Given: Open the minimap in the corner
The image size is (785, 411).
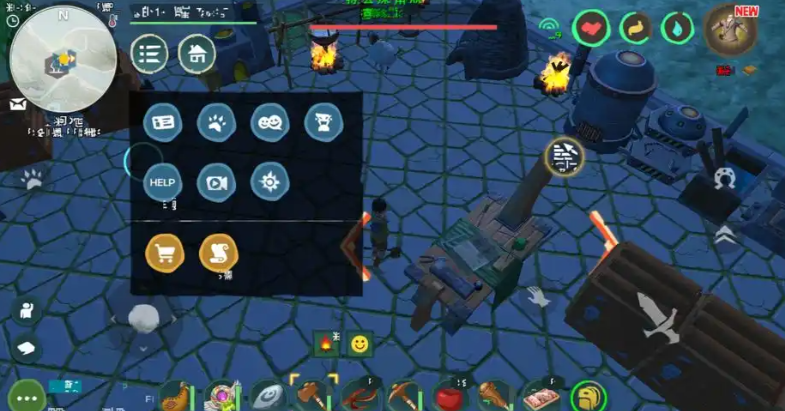Looking at the screenshot, I should pos(61,58).
